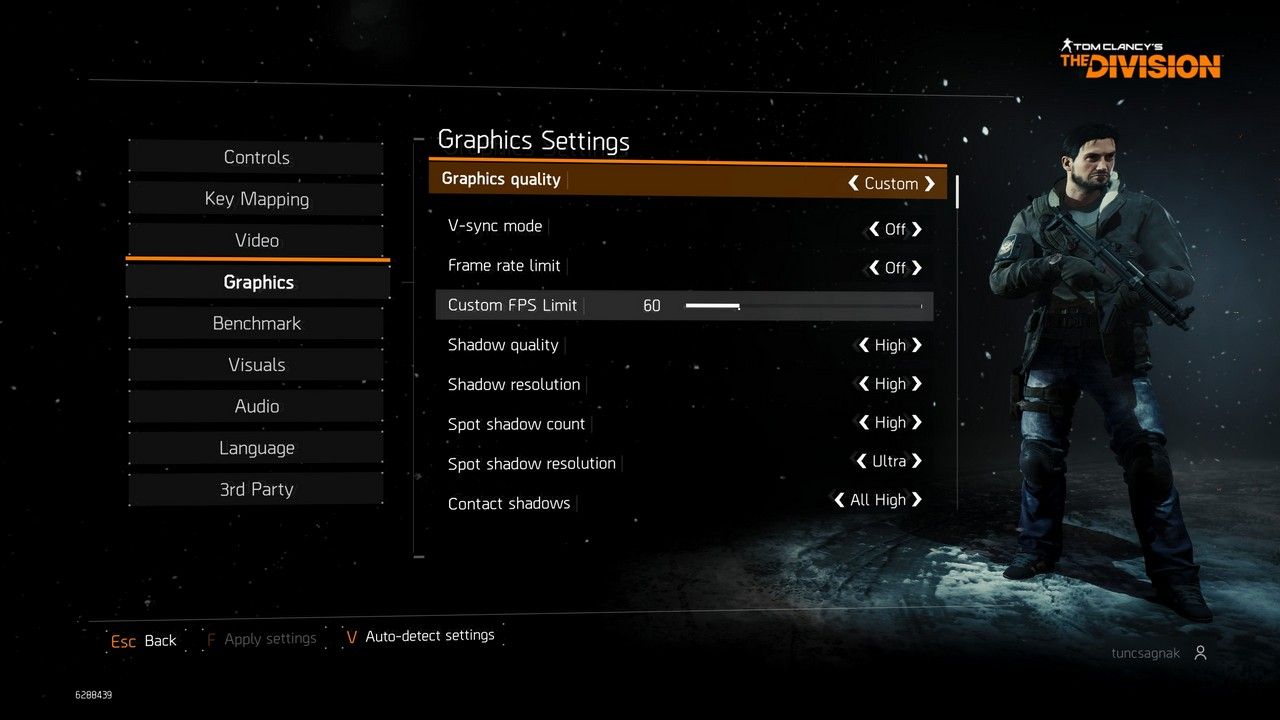The height and width of the screenshot is (720, 1280).
Task: Click the player profile icon next to tuncsagnak
Action: [1200, 652]
